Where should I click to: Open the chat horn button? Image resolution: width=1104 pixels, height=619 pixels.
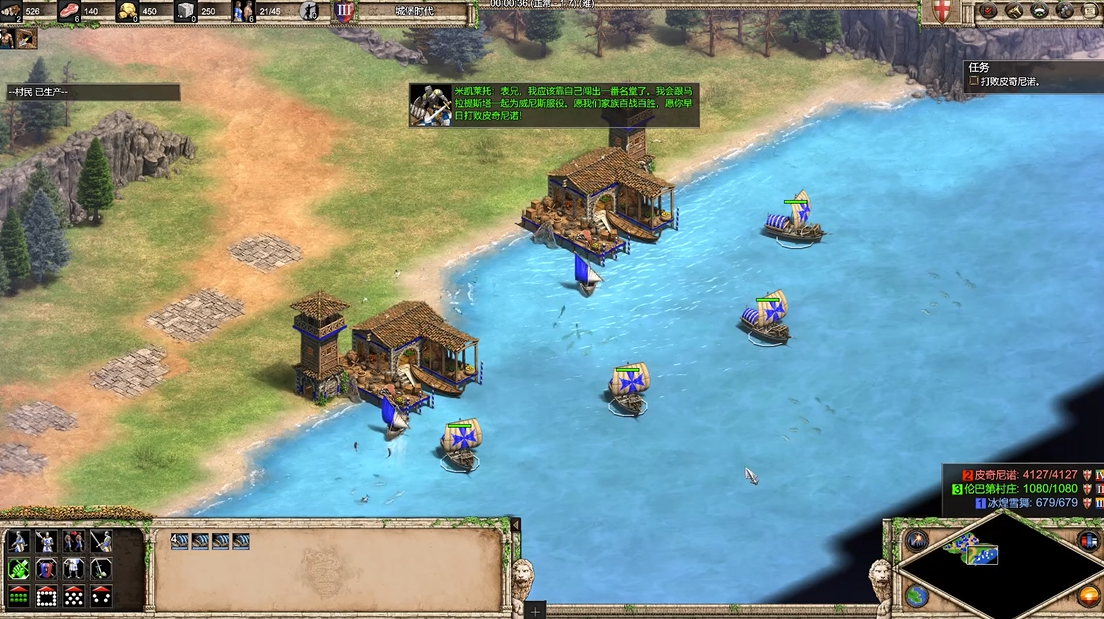tap(1014, 12)
